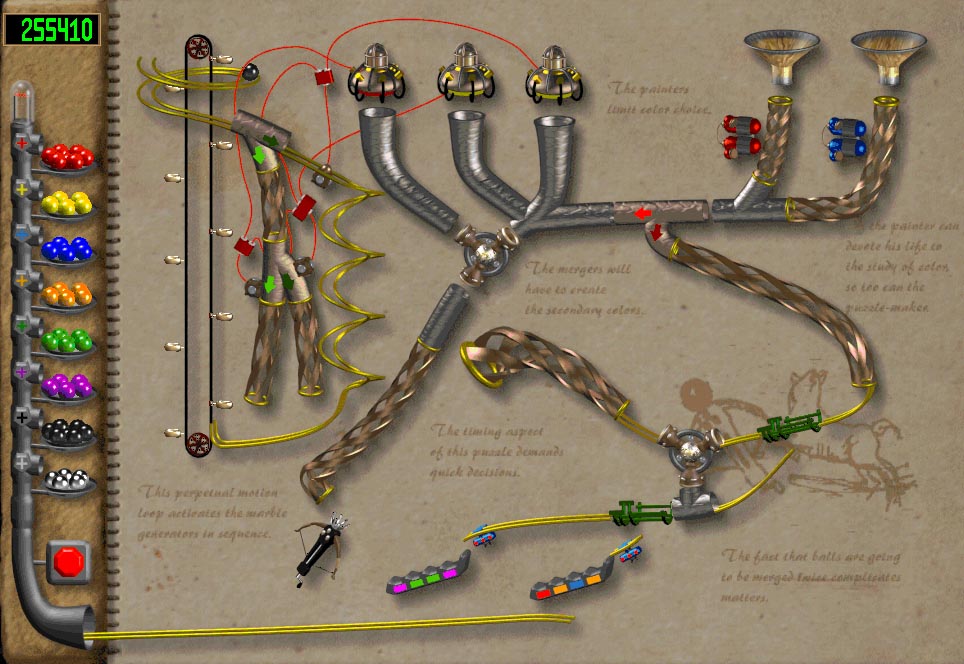
Task: Grab a silver steel marble
Action: click(x=68, y=479)
